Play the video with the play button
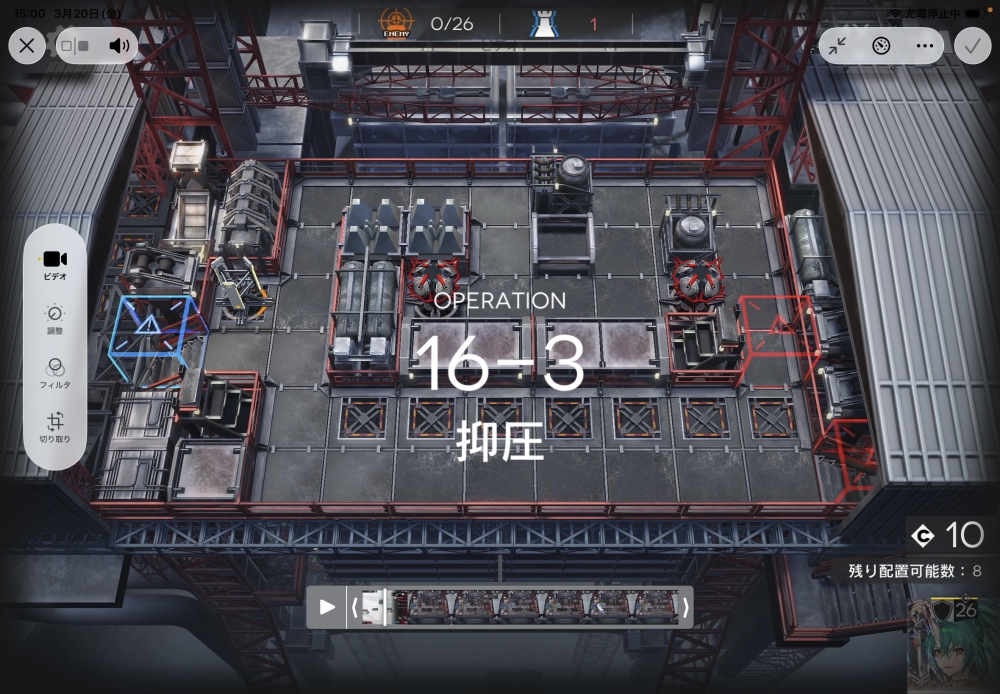The height and width of the screenshot is (694, 1000). 327,607
